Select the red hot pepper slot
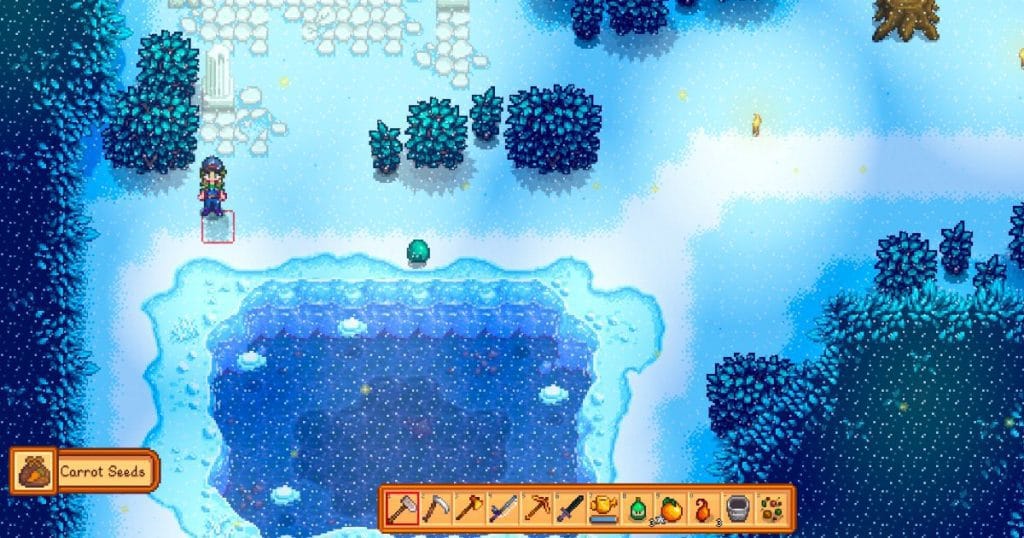 pos(704,508)
